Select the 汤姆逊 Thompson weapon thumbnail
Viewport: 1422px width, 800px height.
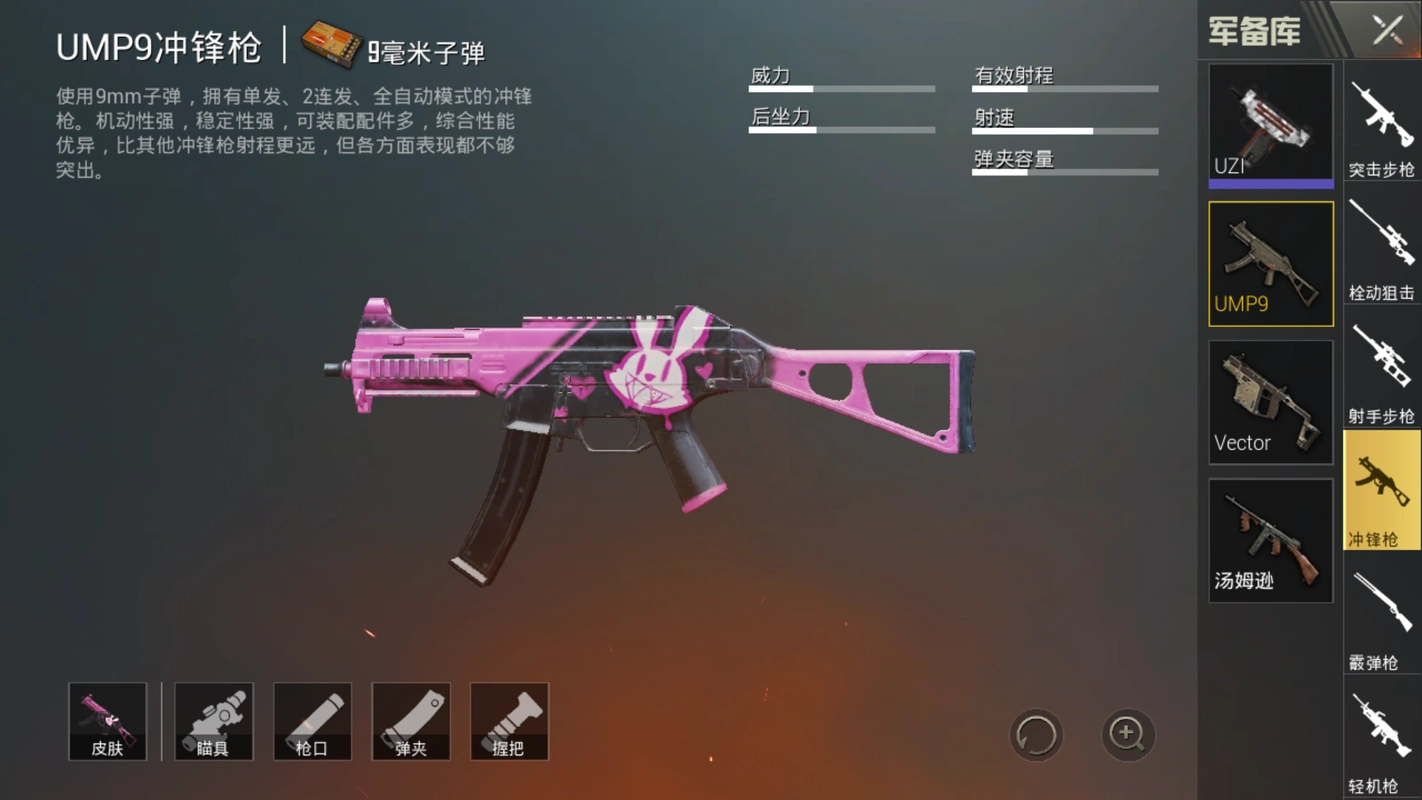click(1270, 540)
